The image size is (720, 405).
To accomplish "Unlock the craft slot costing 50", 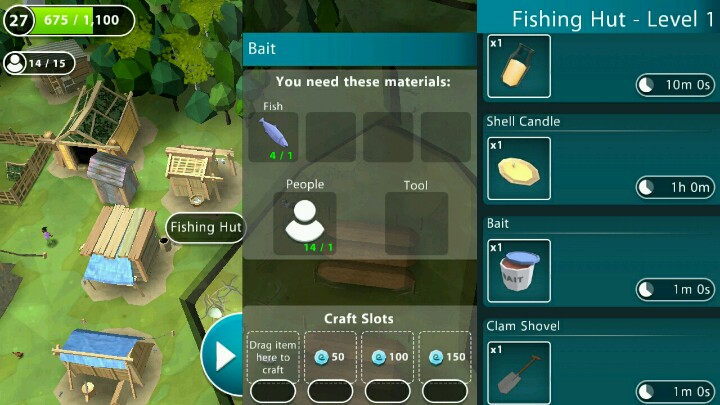I will point(329,357).
